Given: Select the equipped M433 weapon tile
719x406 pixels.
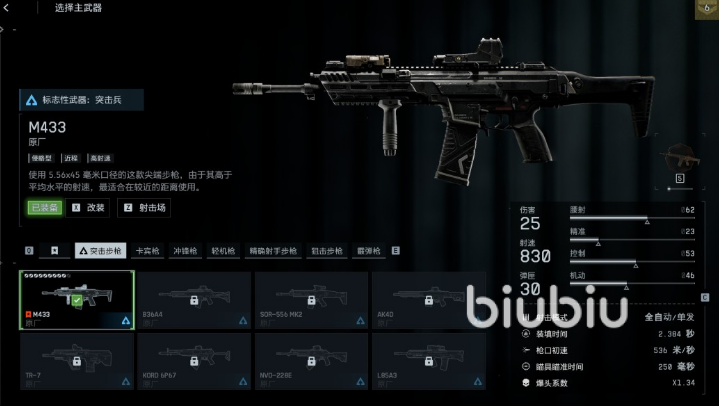Looking at the screenshot, I should tap(76, 299).
